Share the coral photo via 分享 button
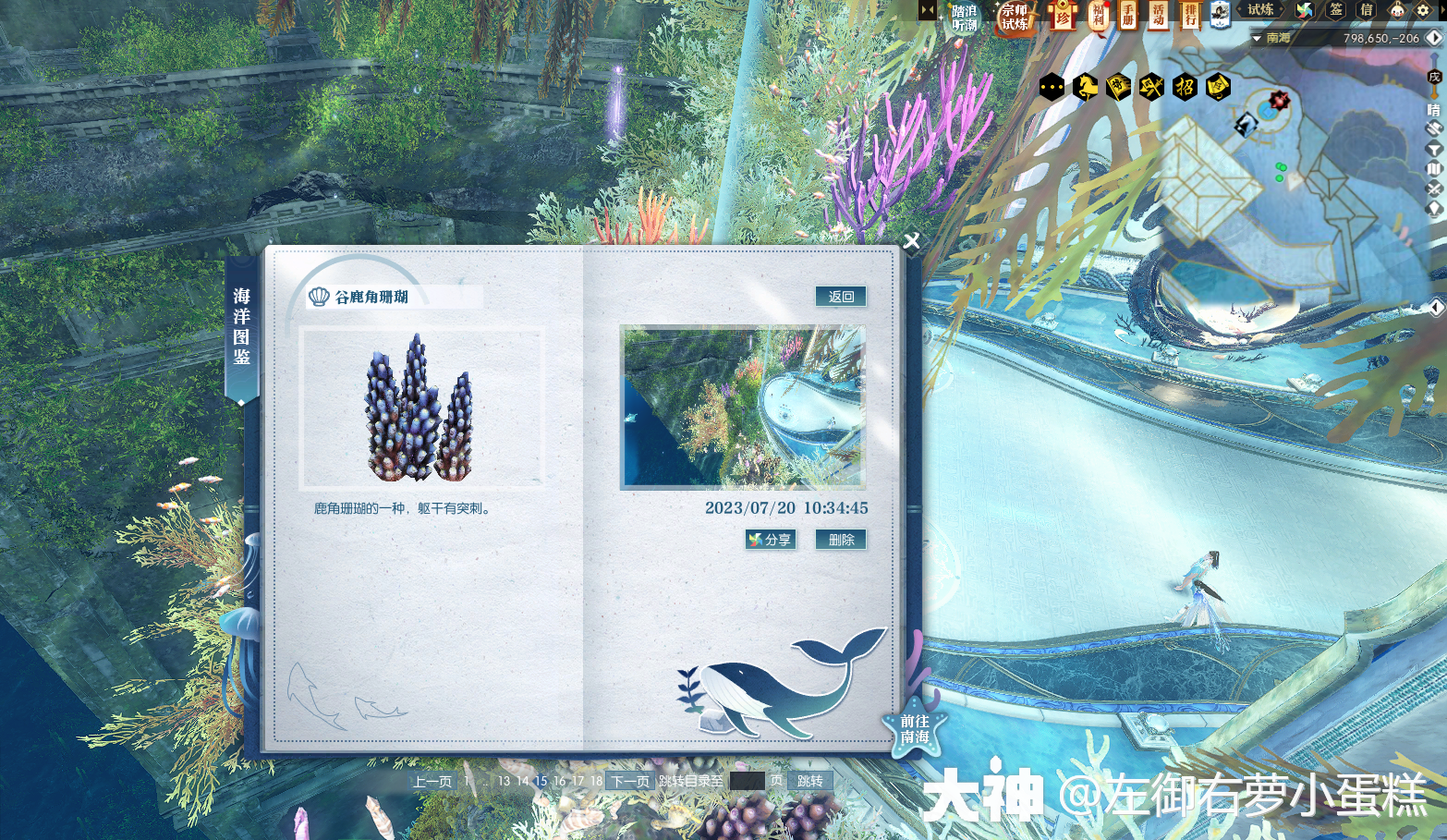Image resolution: width=1447 pixels, height=840 pixels. pyautogui.click(x=771, y=540)
